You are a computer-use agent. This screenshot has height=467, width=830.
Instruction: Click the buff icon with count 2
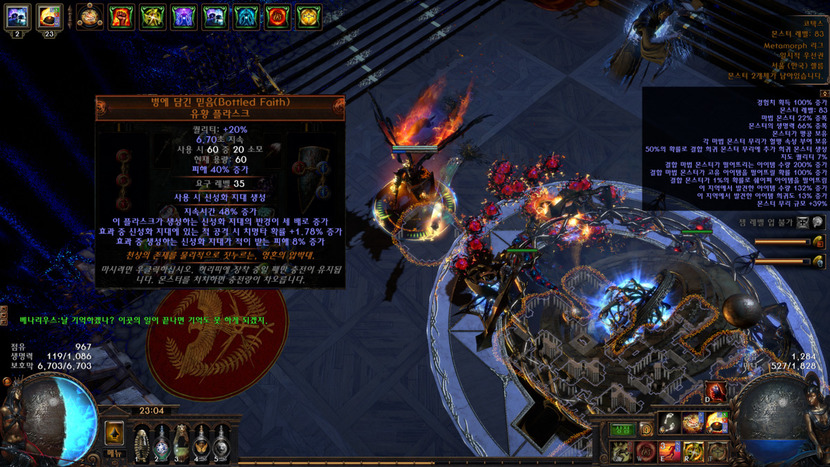click(17, 15)
